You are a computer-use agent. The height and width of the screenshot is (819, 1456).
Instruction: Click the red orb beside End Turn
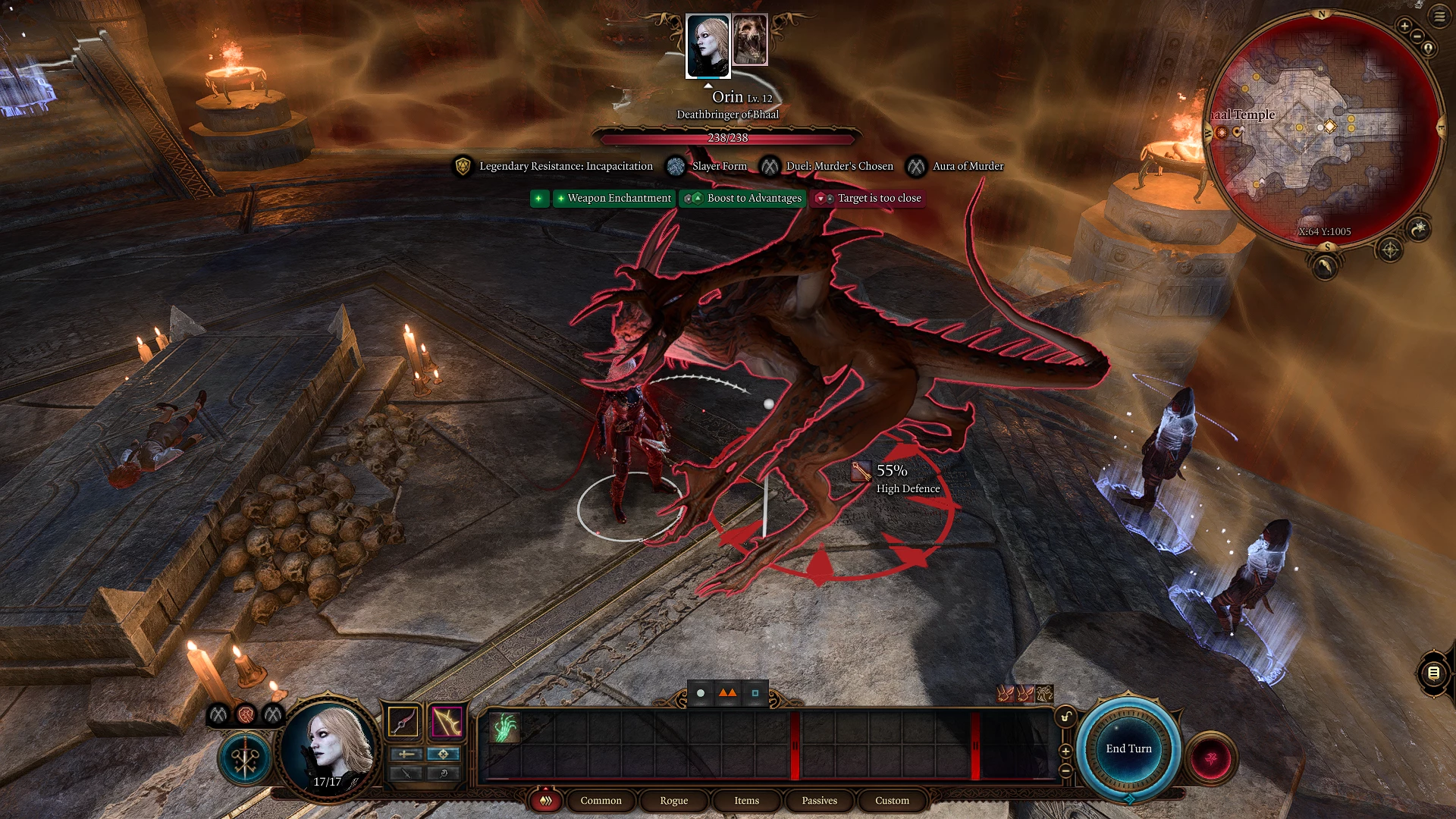(x=1211, y=758)
